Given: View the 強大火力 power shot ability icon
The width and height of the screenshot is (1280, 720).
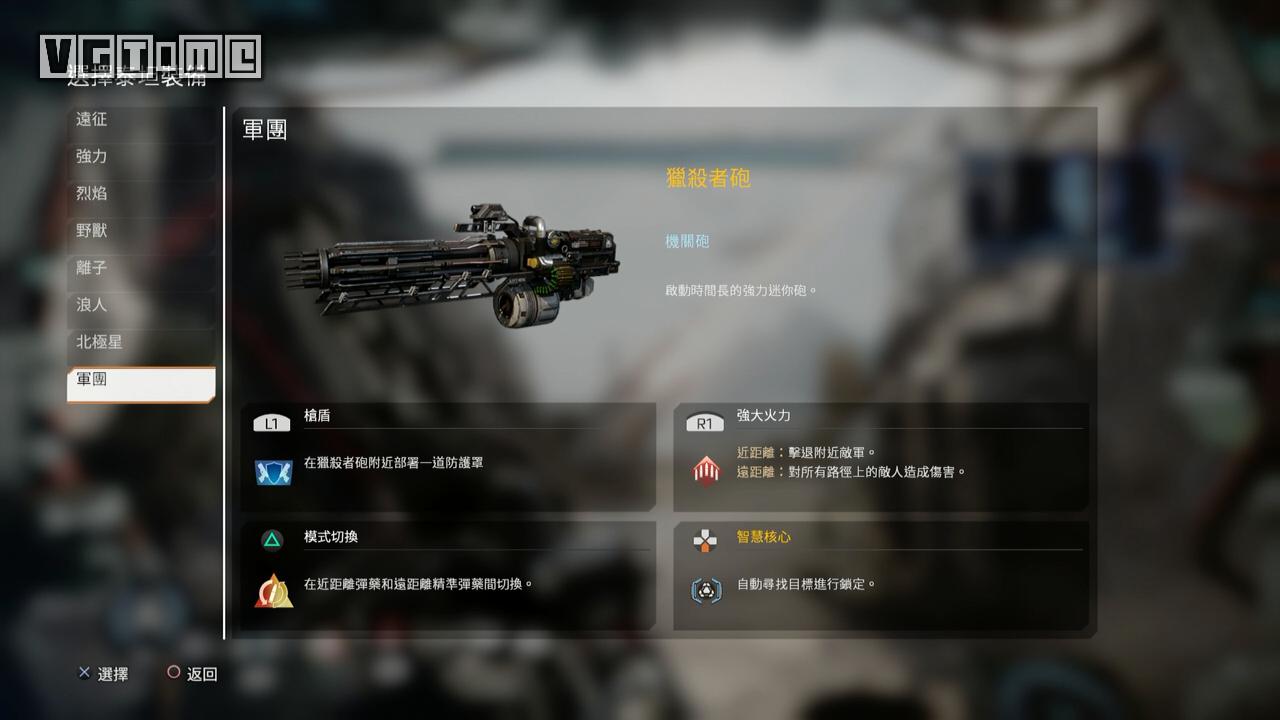Looking at the screenshot, I should 706,470.
